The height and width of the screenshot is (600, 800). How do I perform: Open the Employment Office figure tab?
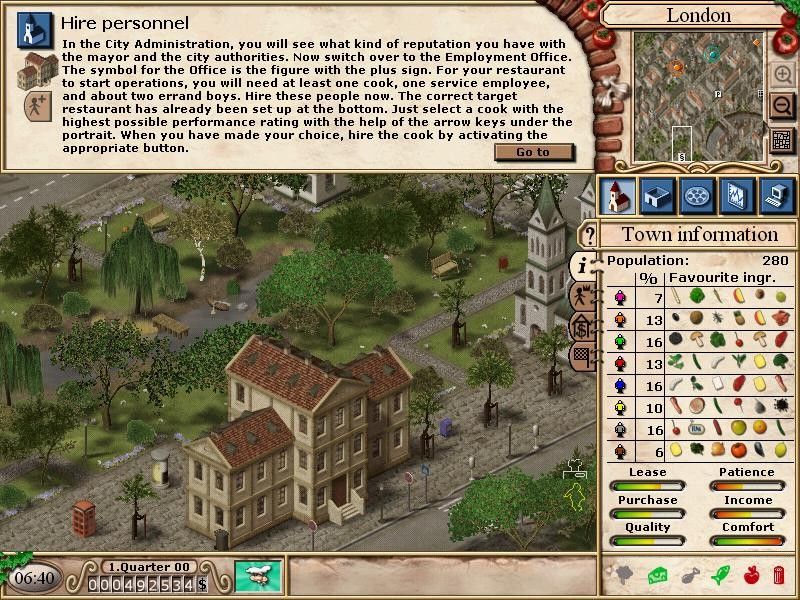tap(584, 296)
